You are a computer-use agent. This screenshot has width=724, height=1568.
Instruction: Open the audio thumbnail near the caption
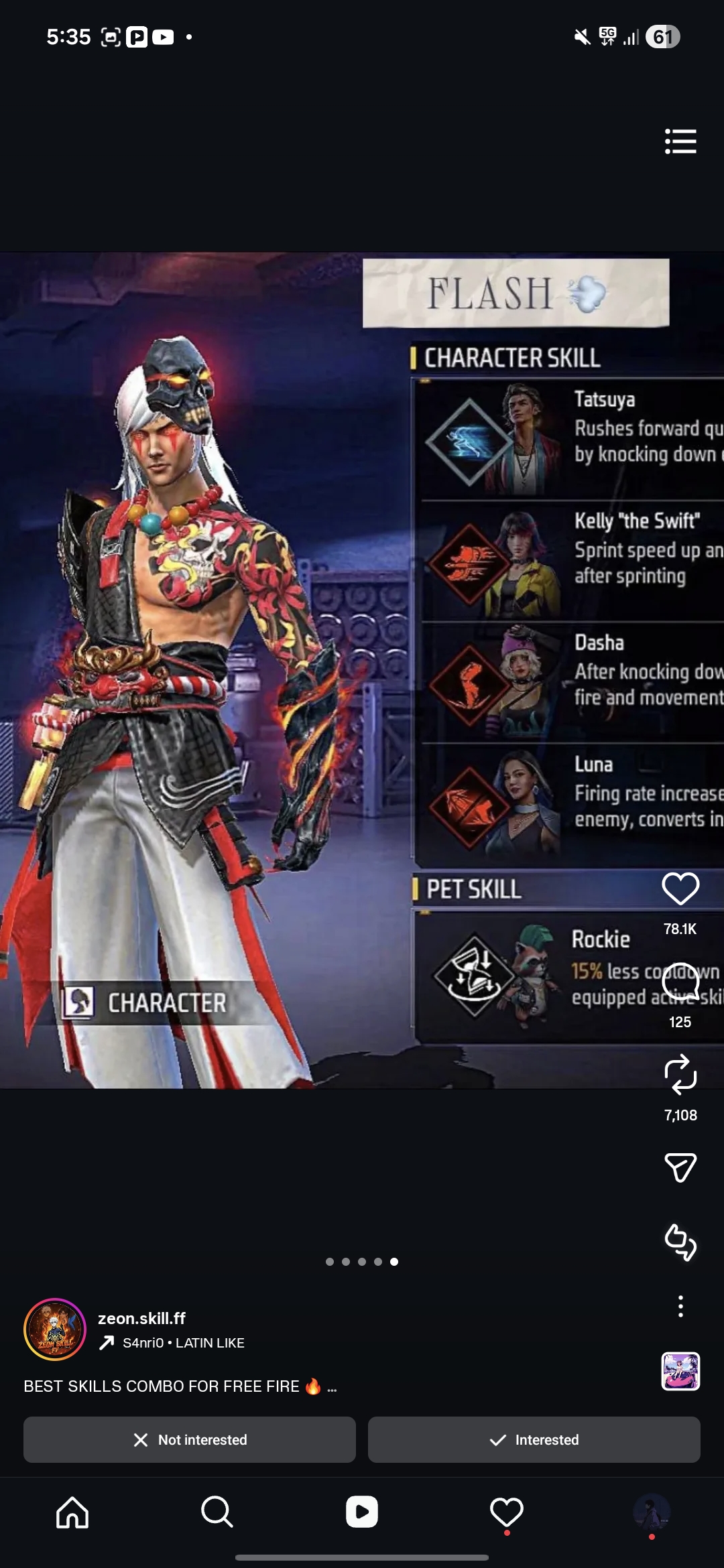pos(680,1371)
